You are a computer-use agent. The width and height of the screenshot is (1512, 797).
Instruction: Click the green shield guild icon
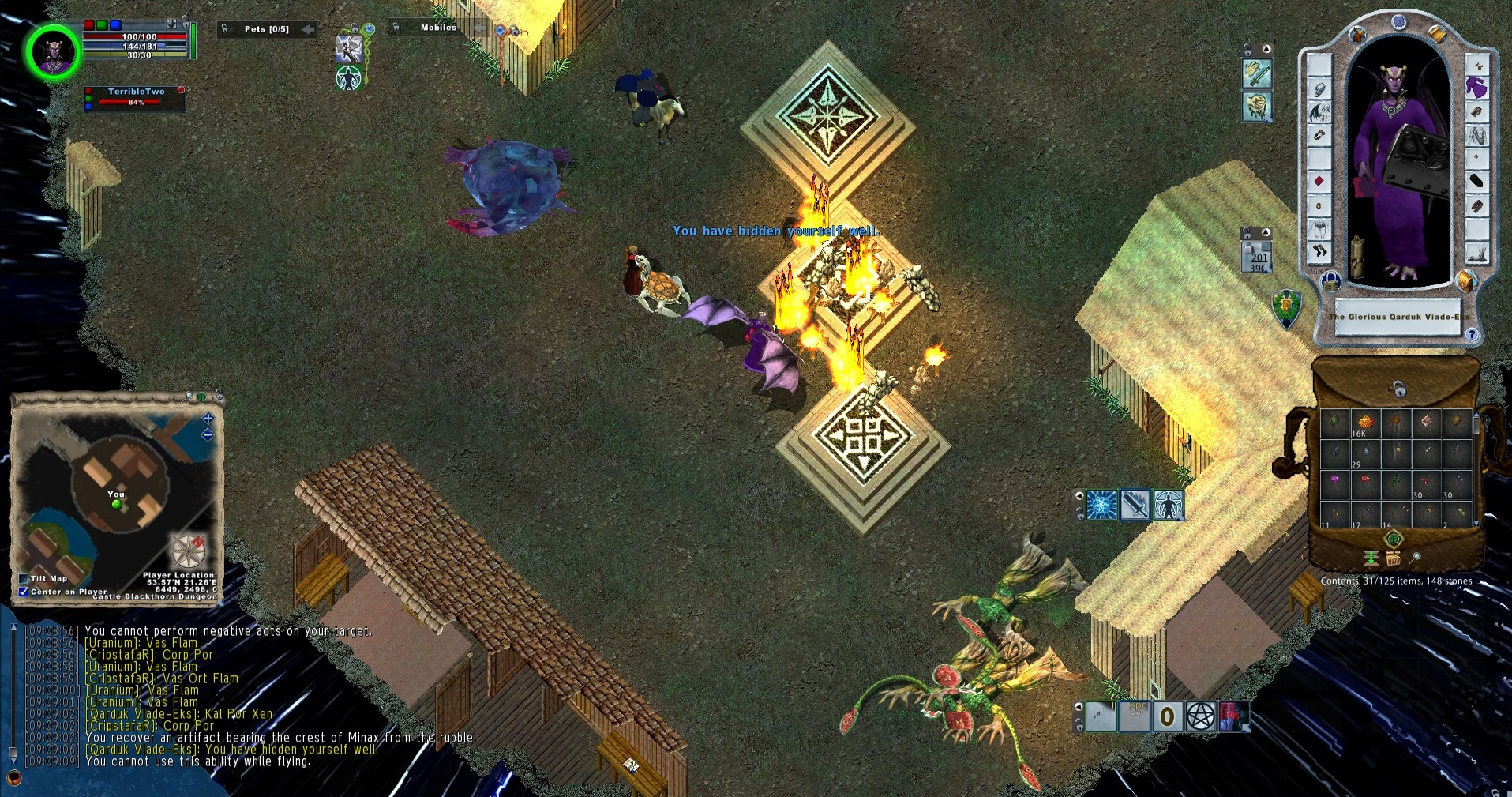(x=1287, y=308)
